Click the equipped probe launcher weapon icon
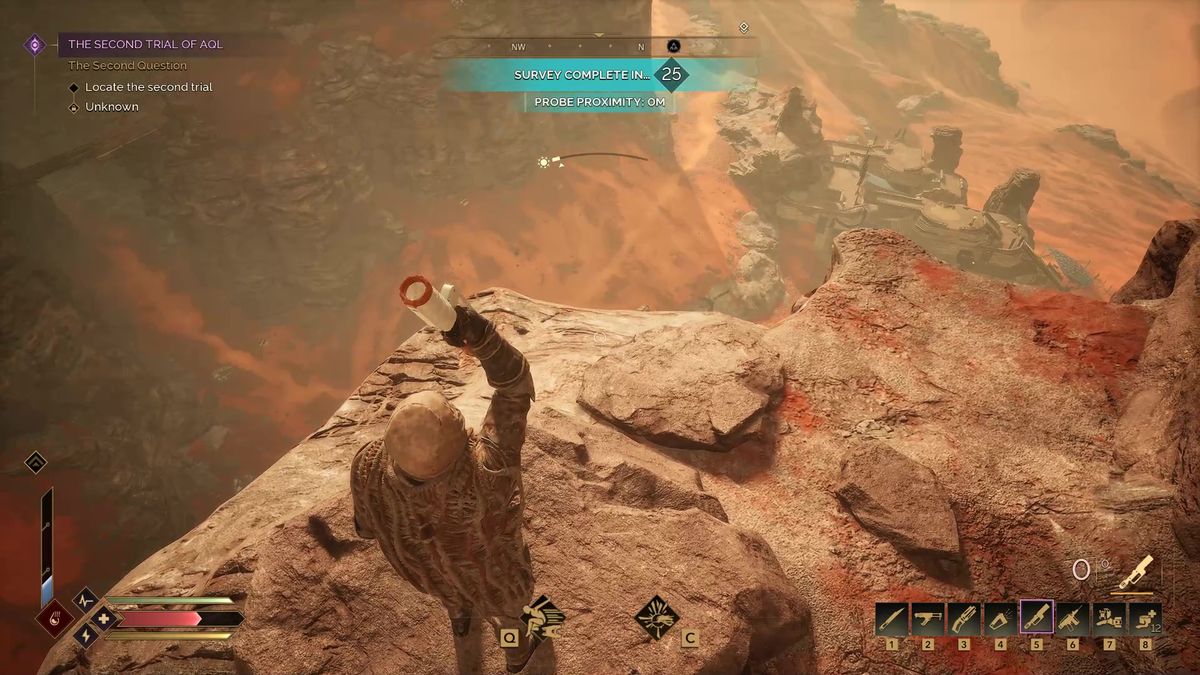The width and height of the screenshot is (1200, 675). [1136, 572]
